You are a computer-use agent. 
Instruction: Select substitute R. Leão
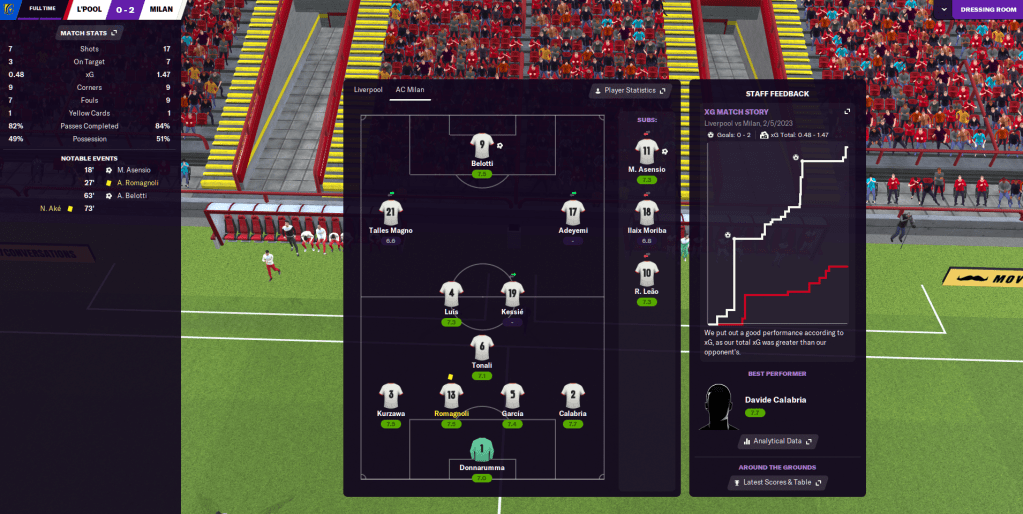click(647, 273)
